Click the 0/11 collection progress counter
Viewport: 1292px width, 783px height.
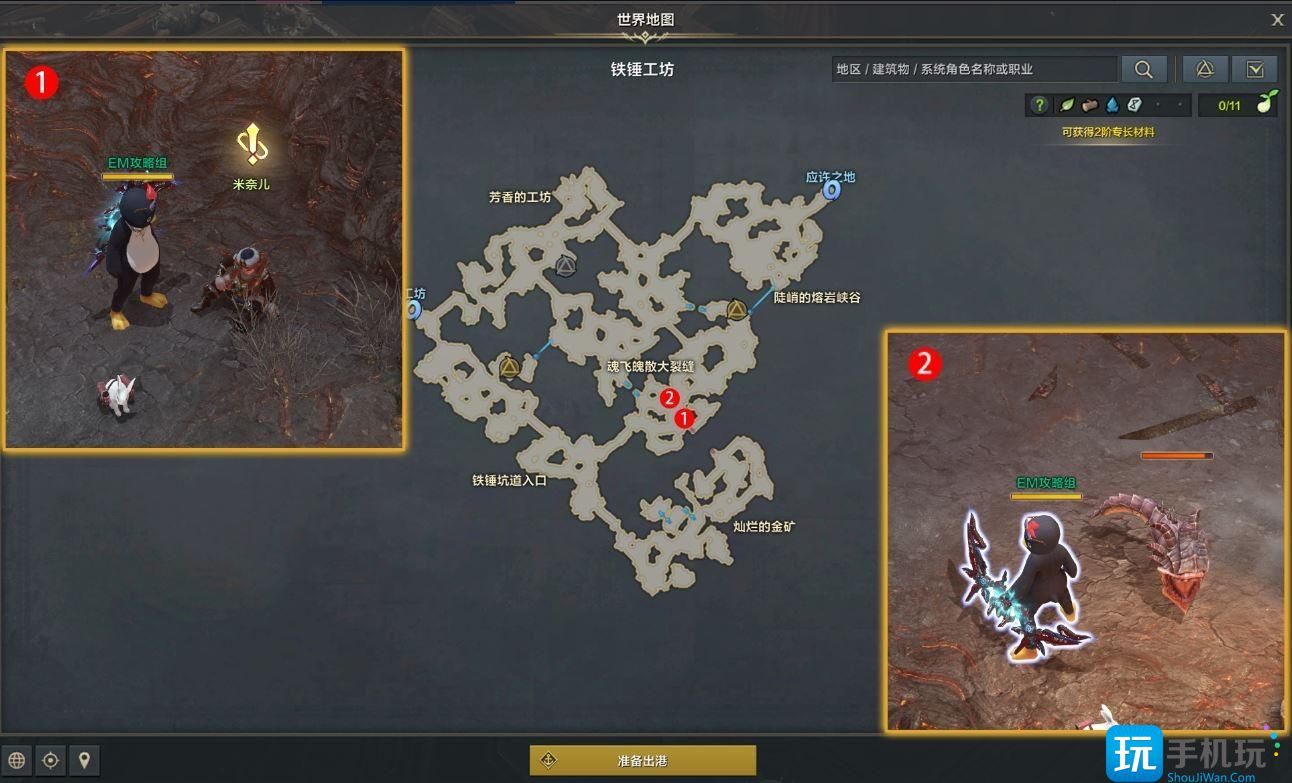point(1228,105)
